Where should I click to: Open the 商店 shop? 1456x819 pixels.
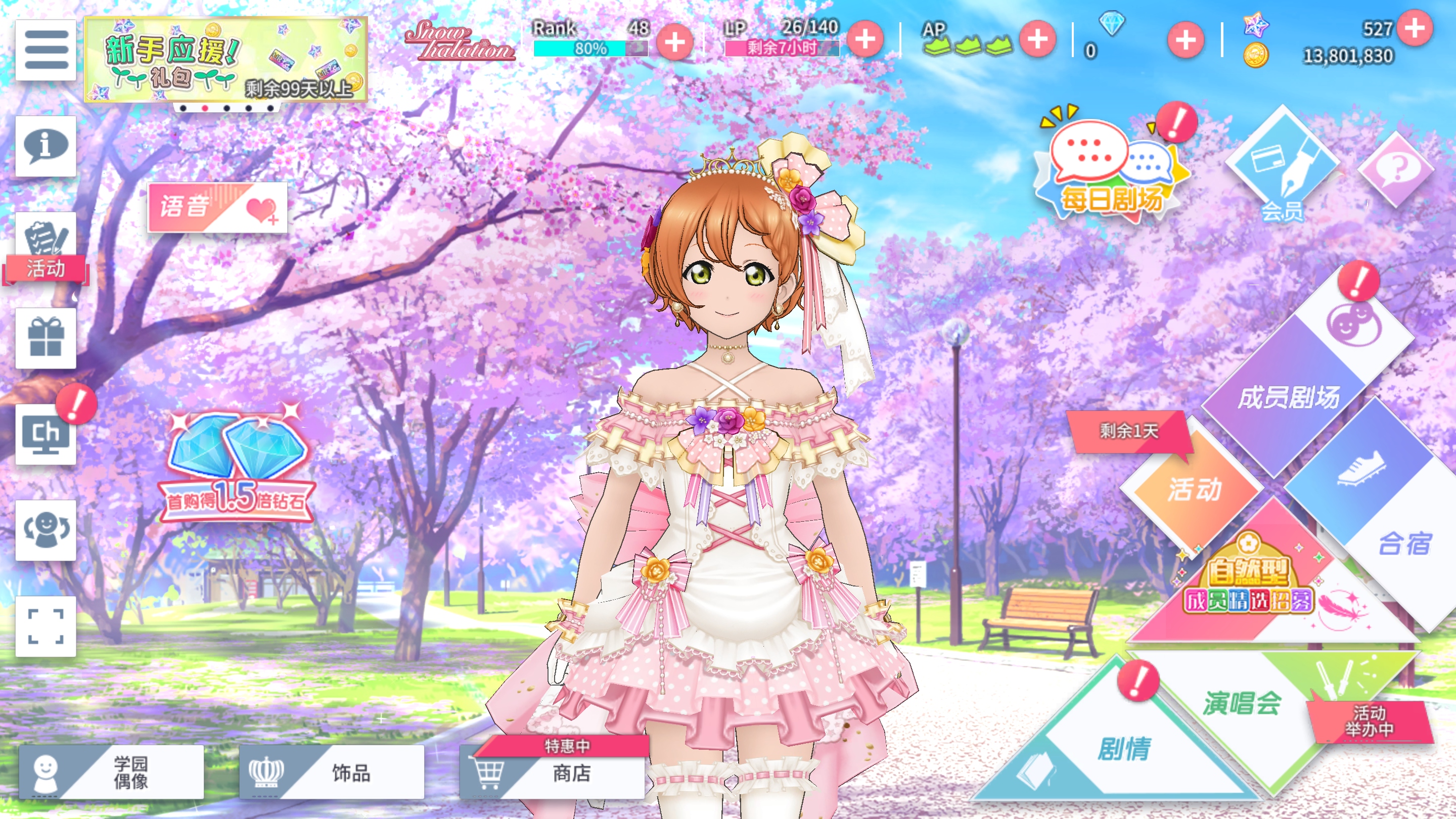pos(552,772)
